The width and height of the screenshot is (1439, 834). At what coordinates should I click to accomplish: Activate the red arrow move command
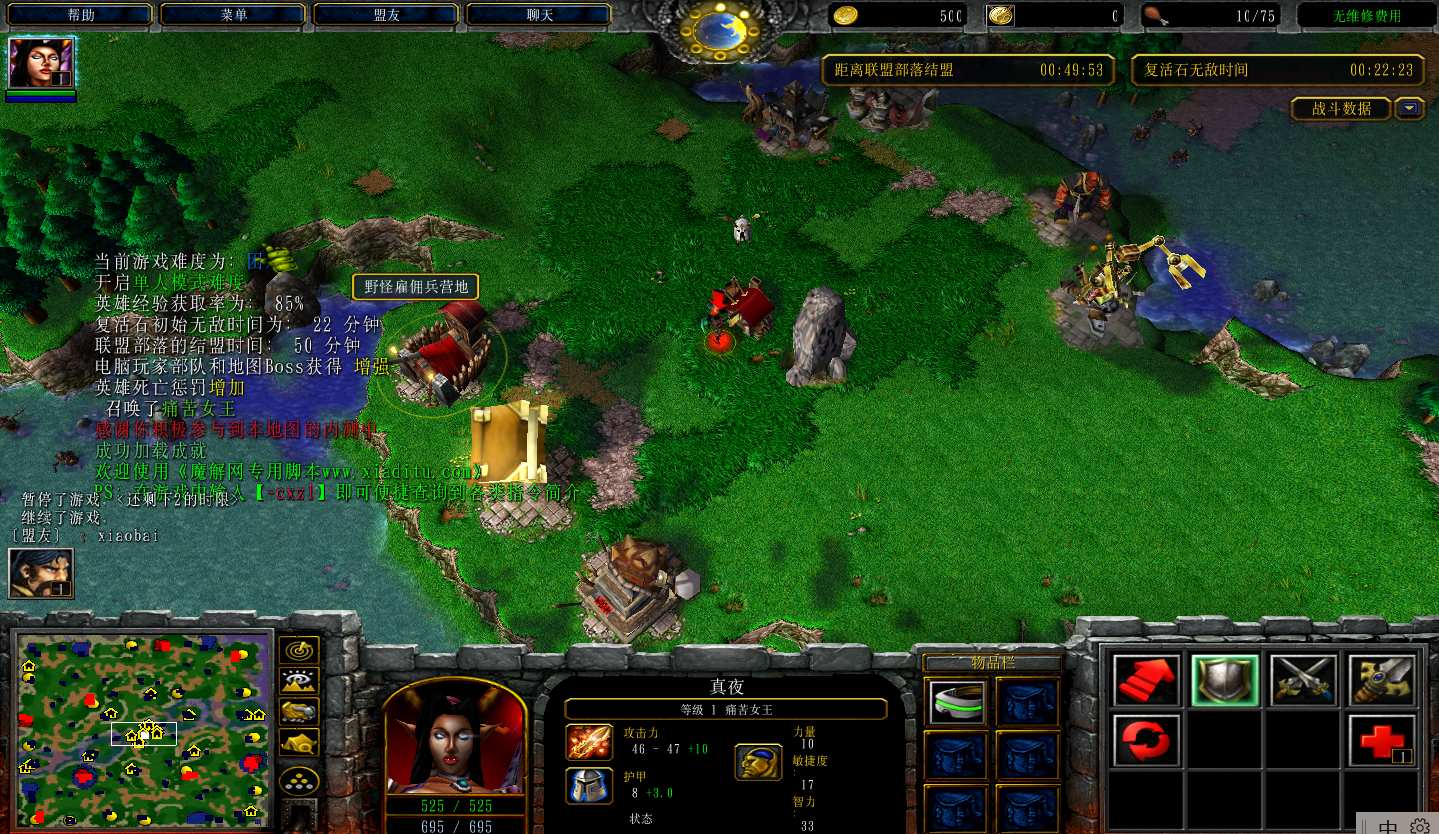tap(1146, 680)
